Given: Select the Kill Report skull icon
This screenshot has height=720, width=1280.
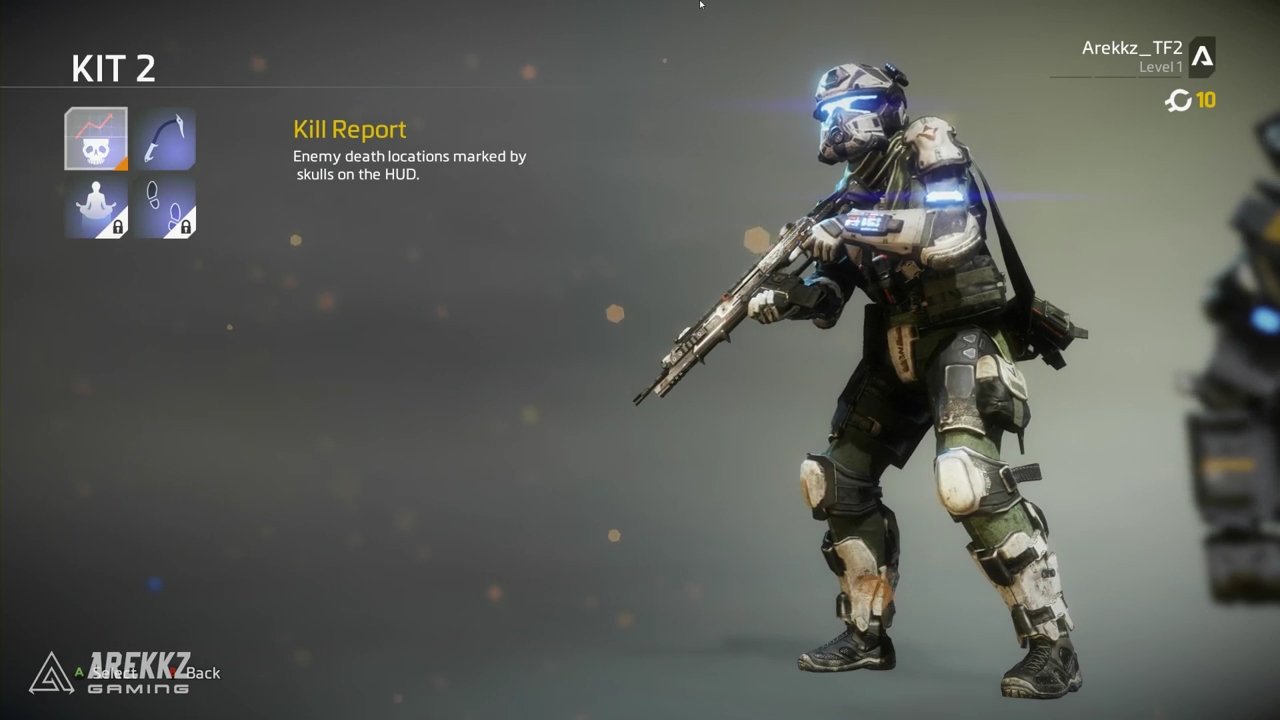Looking at the screenshot, I should click(x=95, y=138).
